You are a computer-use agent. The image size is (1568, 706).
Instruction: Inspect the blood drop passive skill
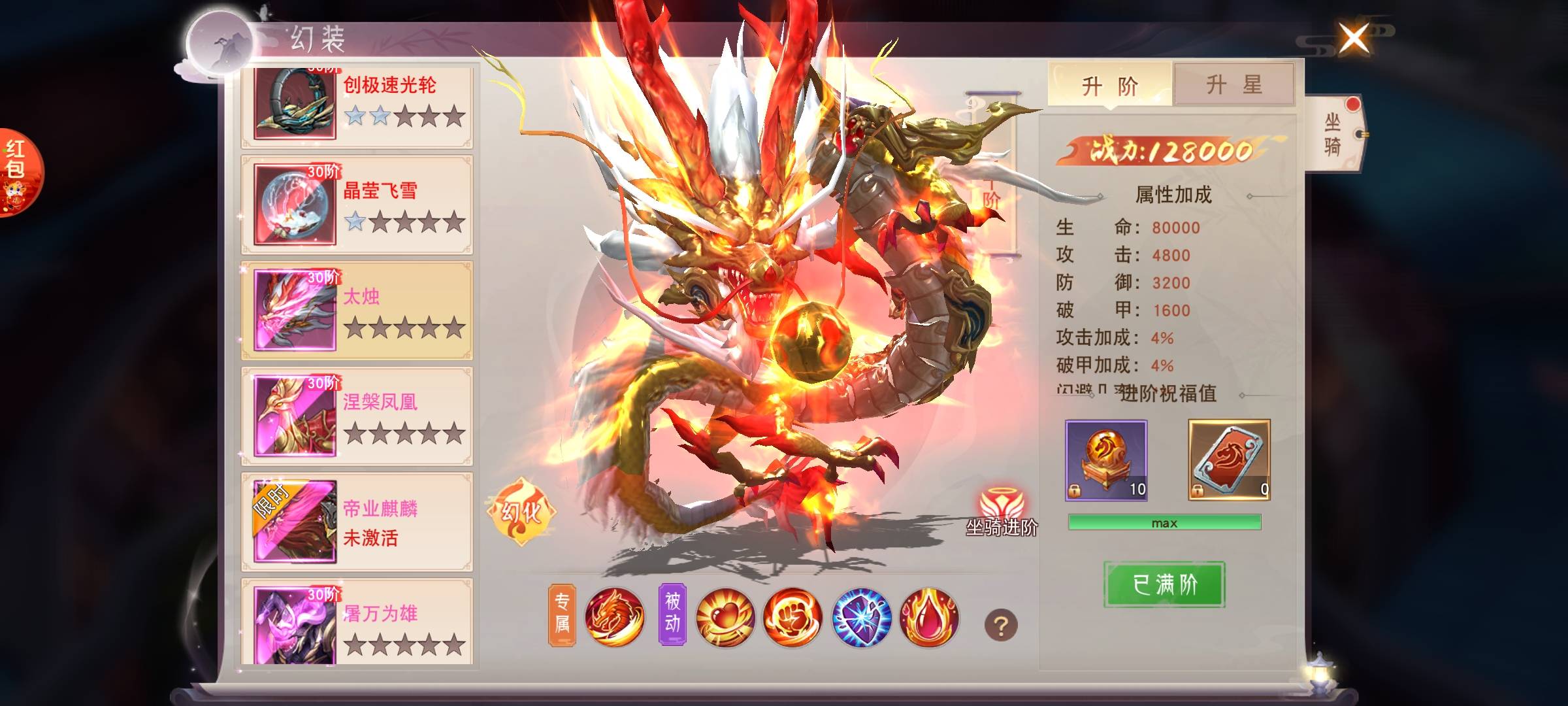(x=929, y=618)
